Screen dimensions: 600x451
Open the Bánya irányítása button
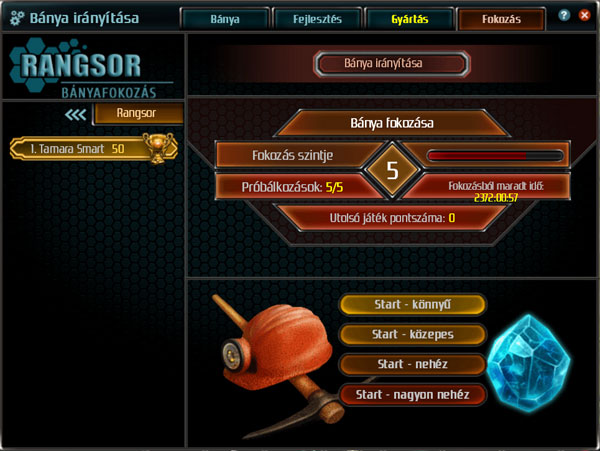(391, 64)
